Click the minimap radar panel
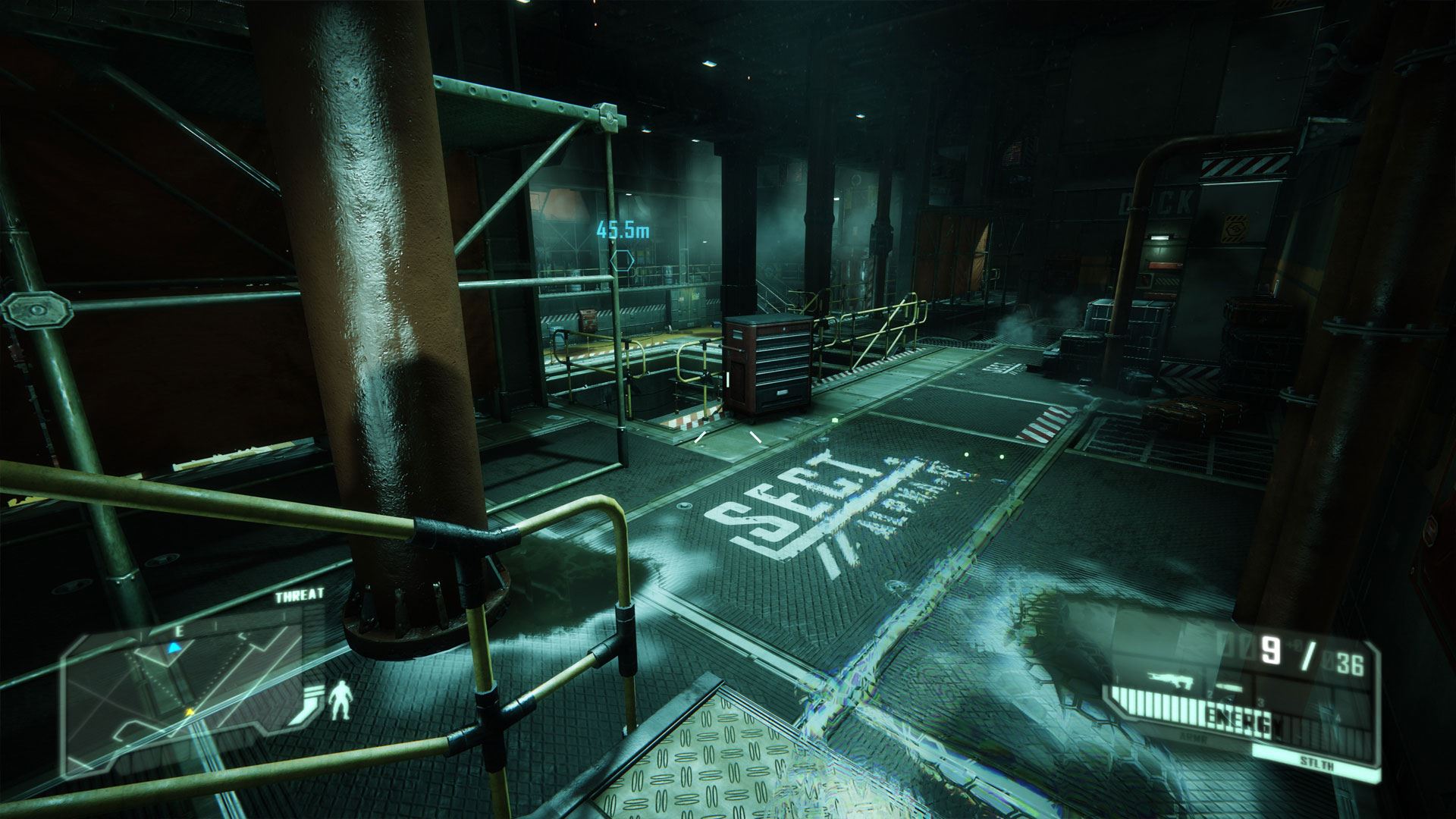The height and width of the screenshot is (819, 1456). coord(184,698)
